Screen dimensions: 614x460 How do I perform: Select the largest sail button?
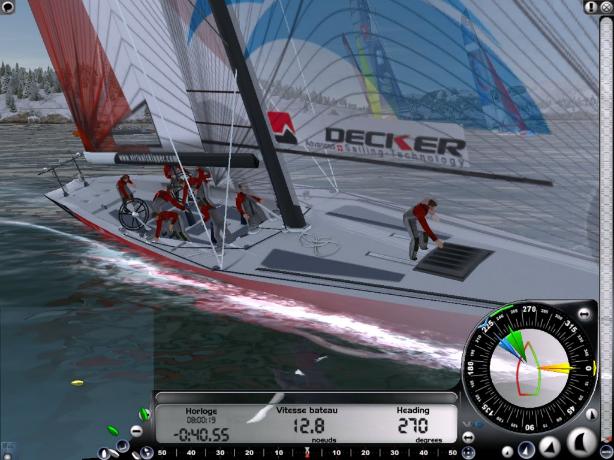tap(580, 440)
